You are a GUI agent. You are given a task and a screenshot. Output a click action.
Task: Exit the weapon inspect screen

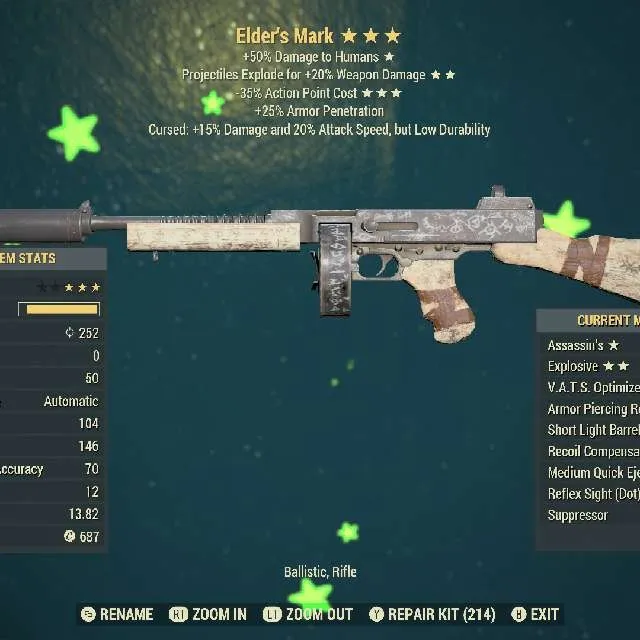point(535,614)
